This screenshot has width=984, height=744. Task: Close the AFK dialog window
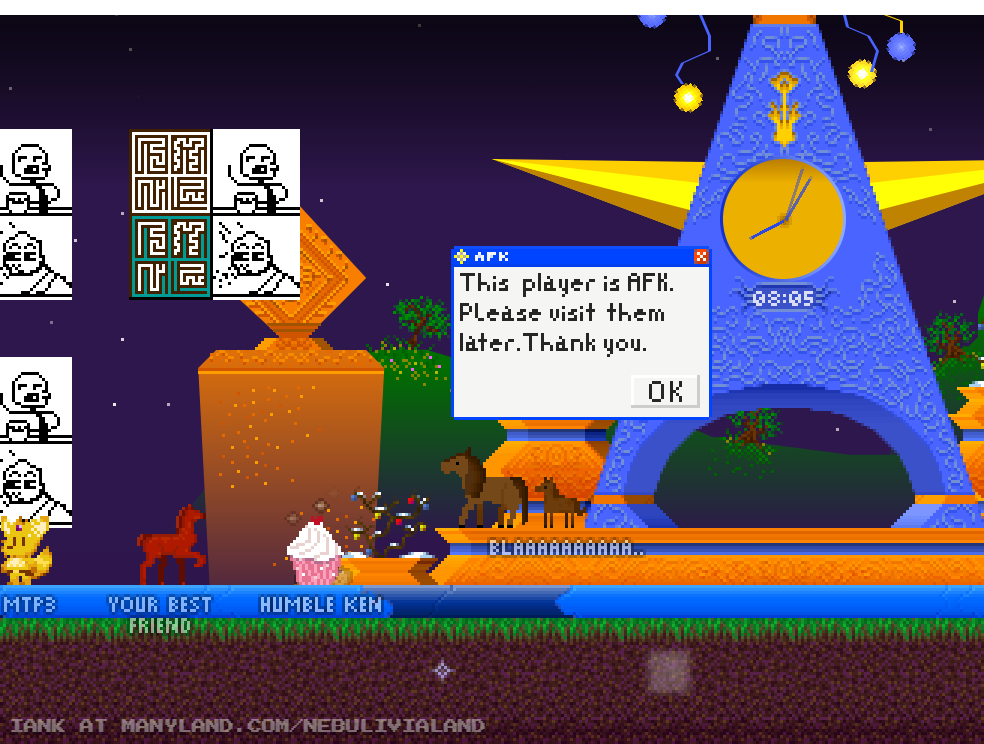(701, 256)
